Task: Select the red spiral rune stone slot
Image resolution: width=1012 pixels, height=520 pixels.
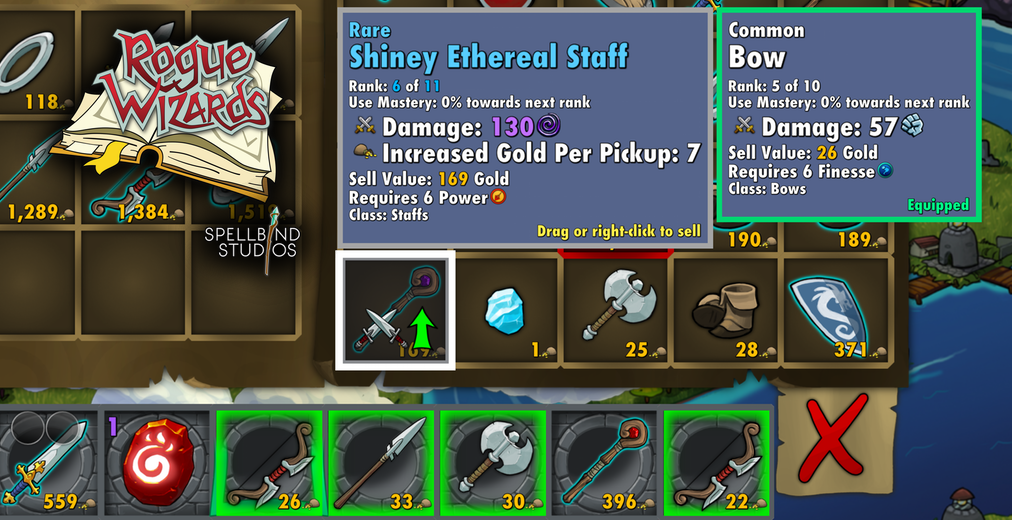Action: [x=158, y=461]
